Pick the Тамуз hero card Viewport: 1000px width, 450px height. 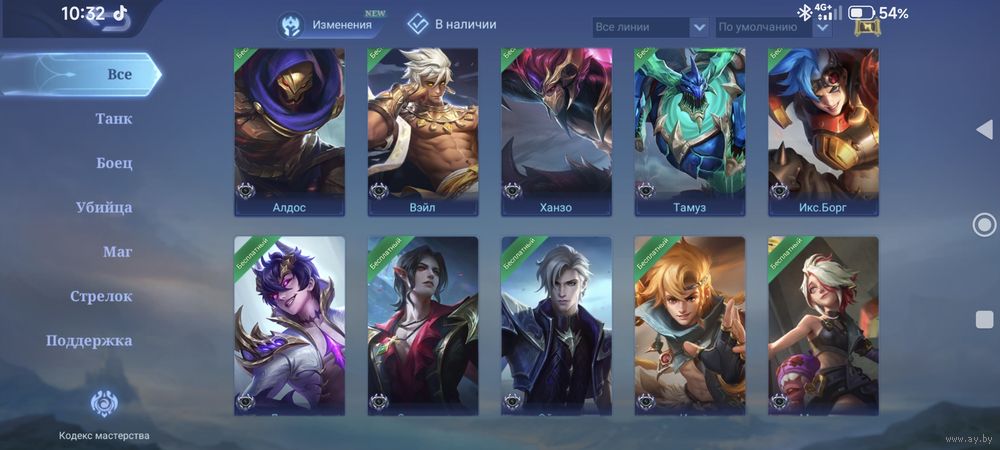click(689, 132)
